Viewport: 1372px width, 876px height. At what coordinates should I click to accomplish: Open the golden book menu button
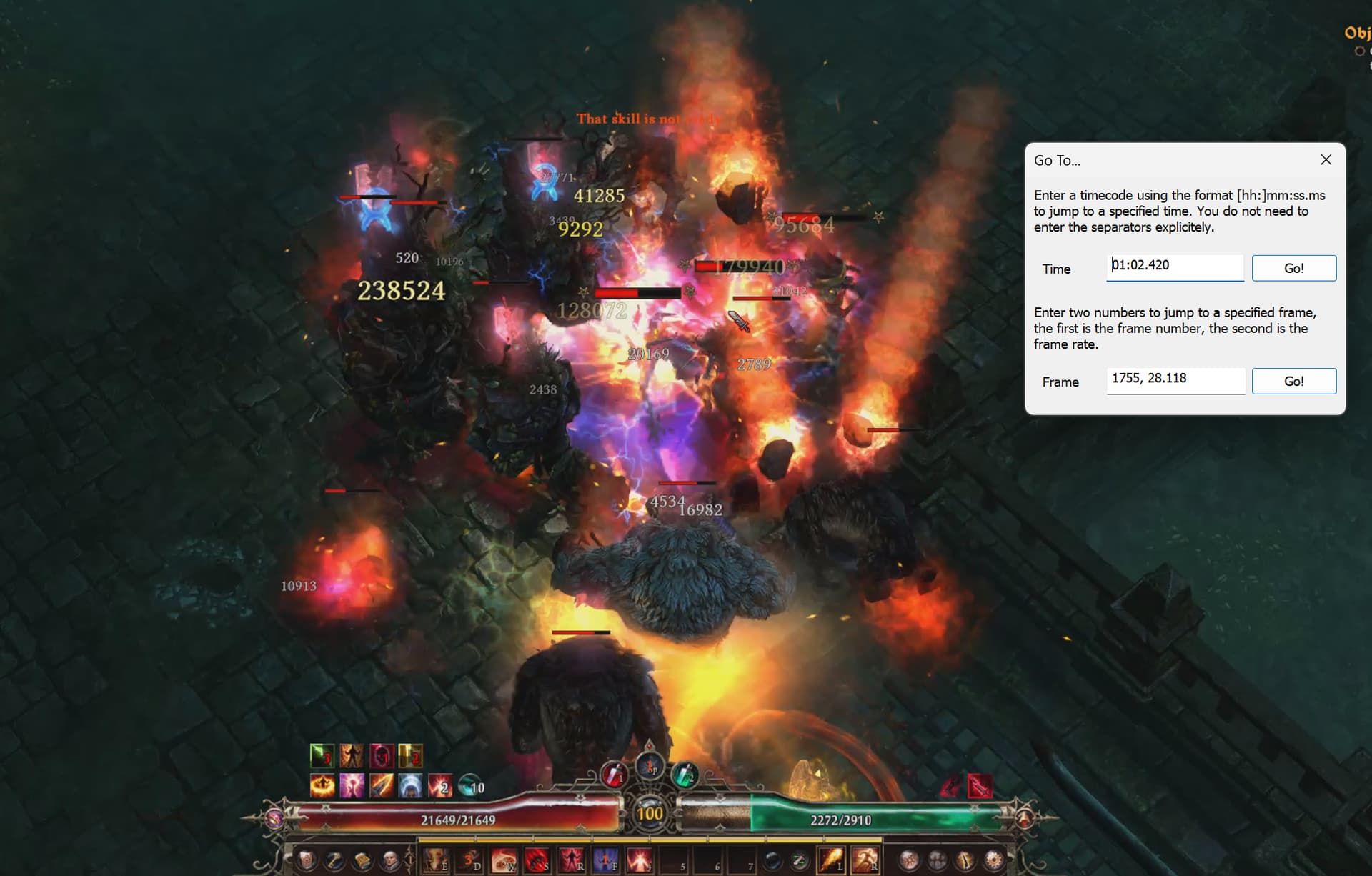point(362,860)
